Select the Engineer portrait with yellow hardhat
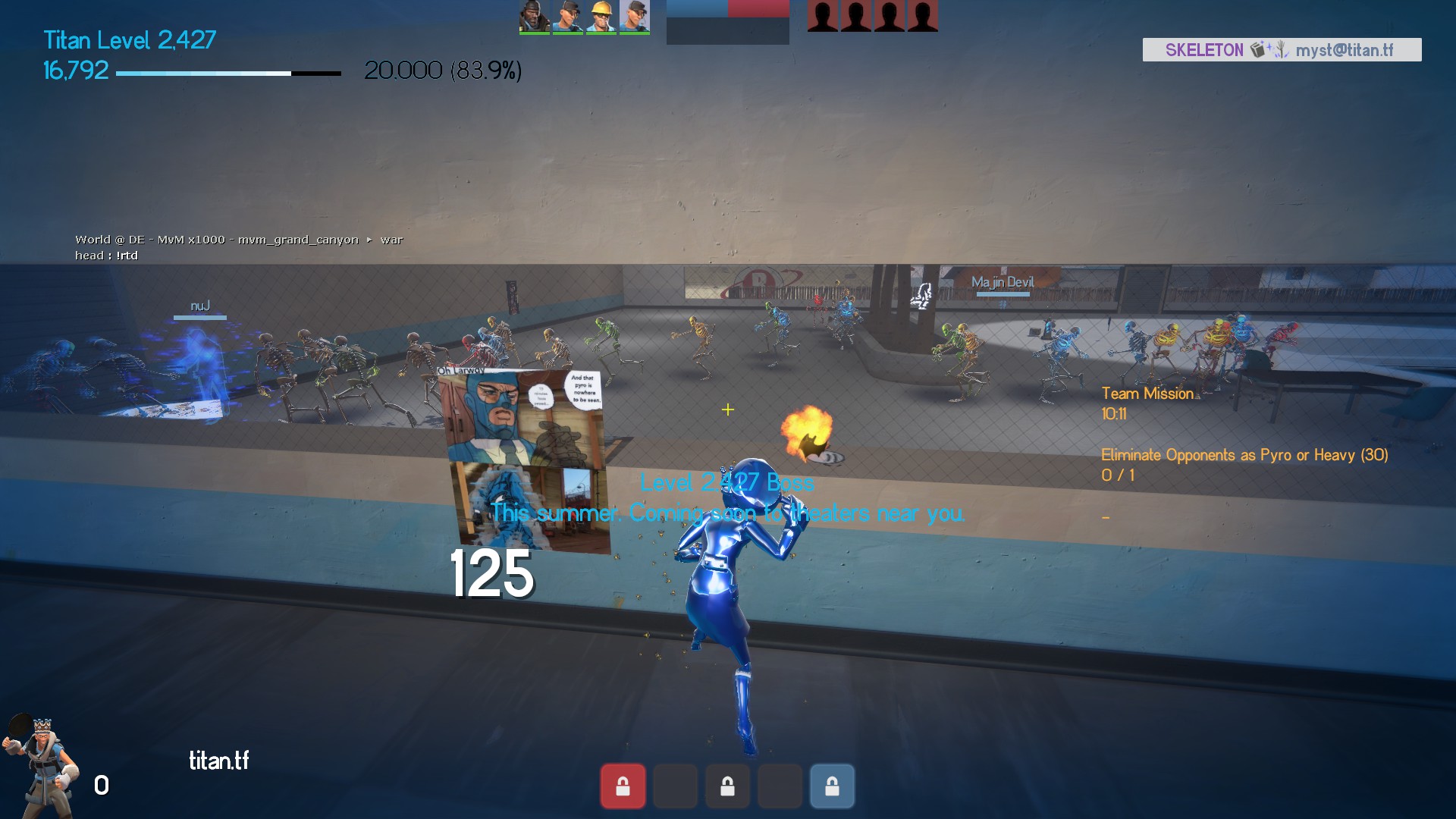1456x819 pixels. [601, 16]
